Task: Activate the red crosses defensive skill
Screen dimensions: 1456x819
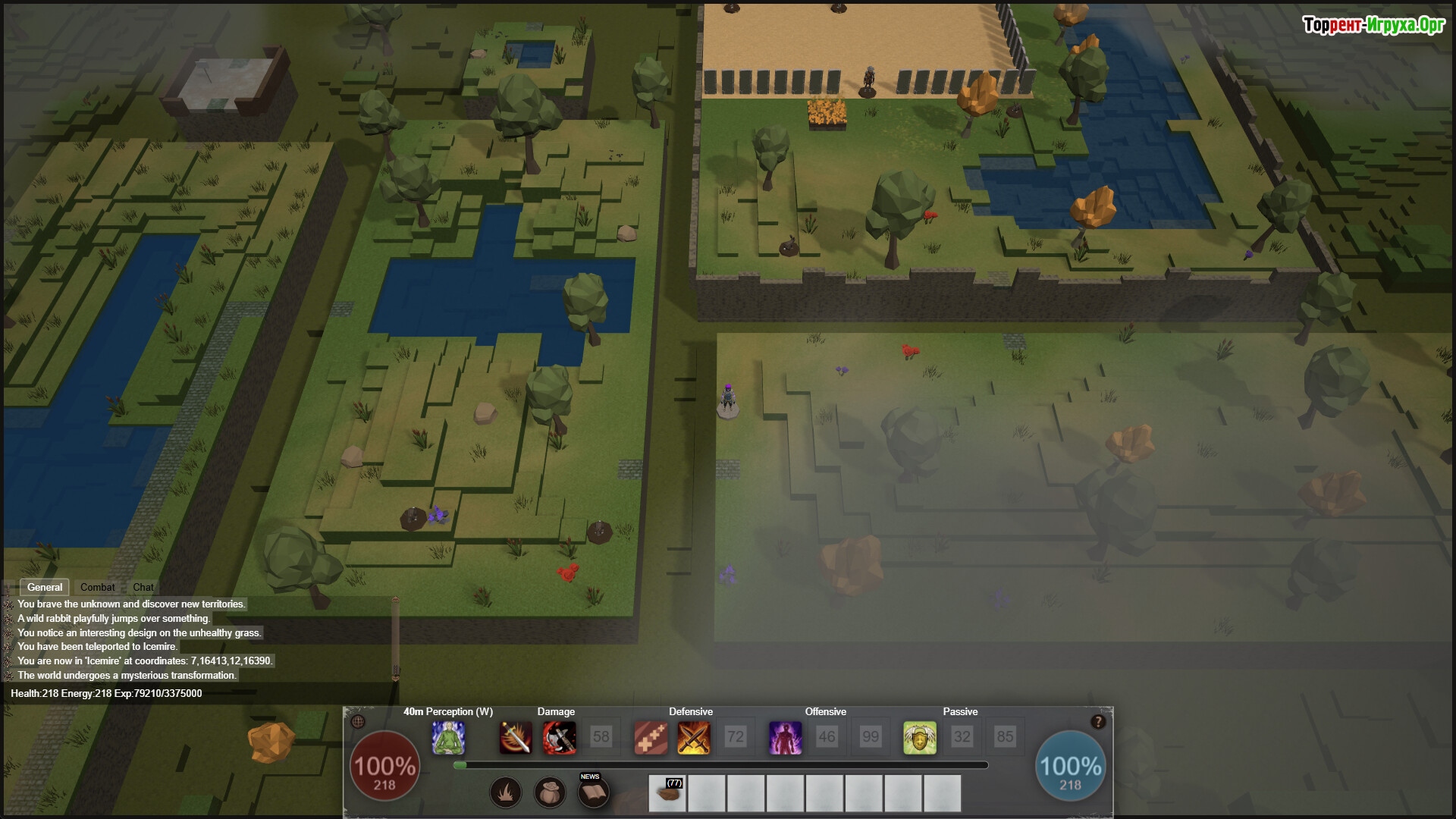Action: pyautogui.click(x=651, y=737)
